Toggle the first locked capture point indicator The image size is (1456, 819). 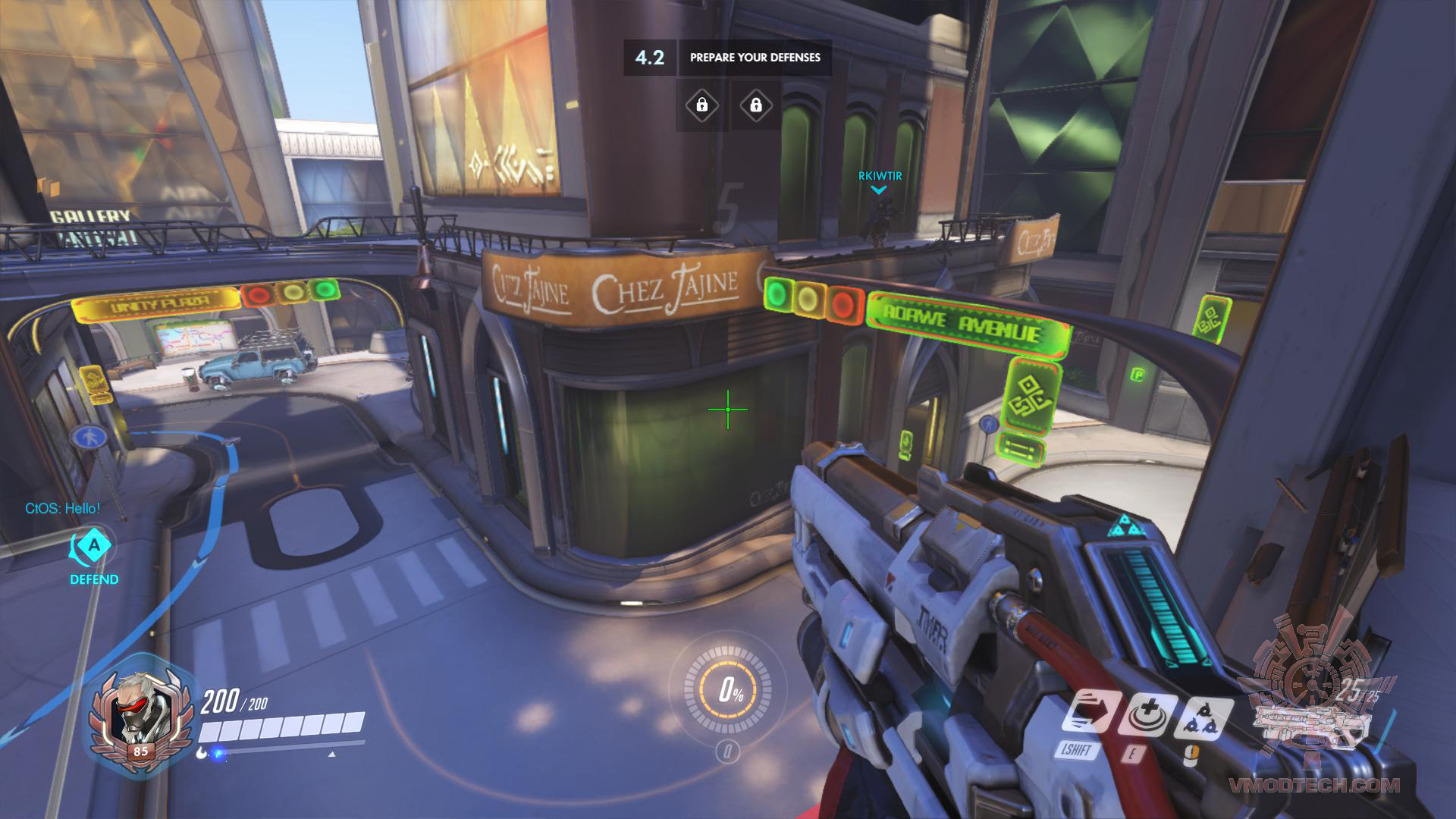(701, 106)
